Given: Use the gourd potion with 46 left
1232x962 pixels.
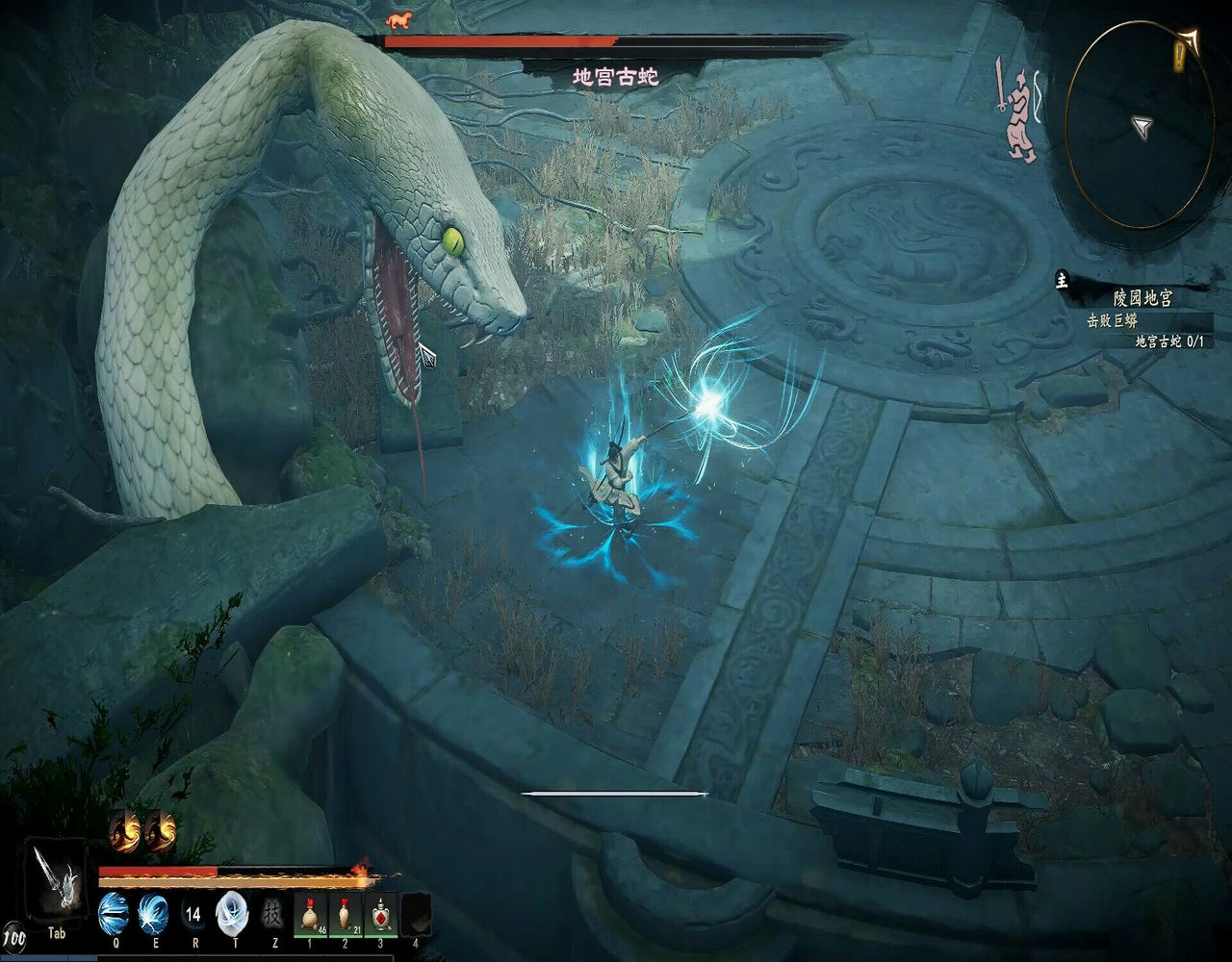Looking at the screenshot, I should (x=311, y=914).
